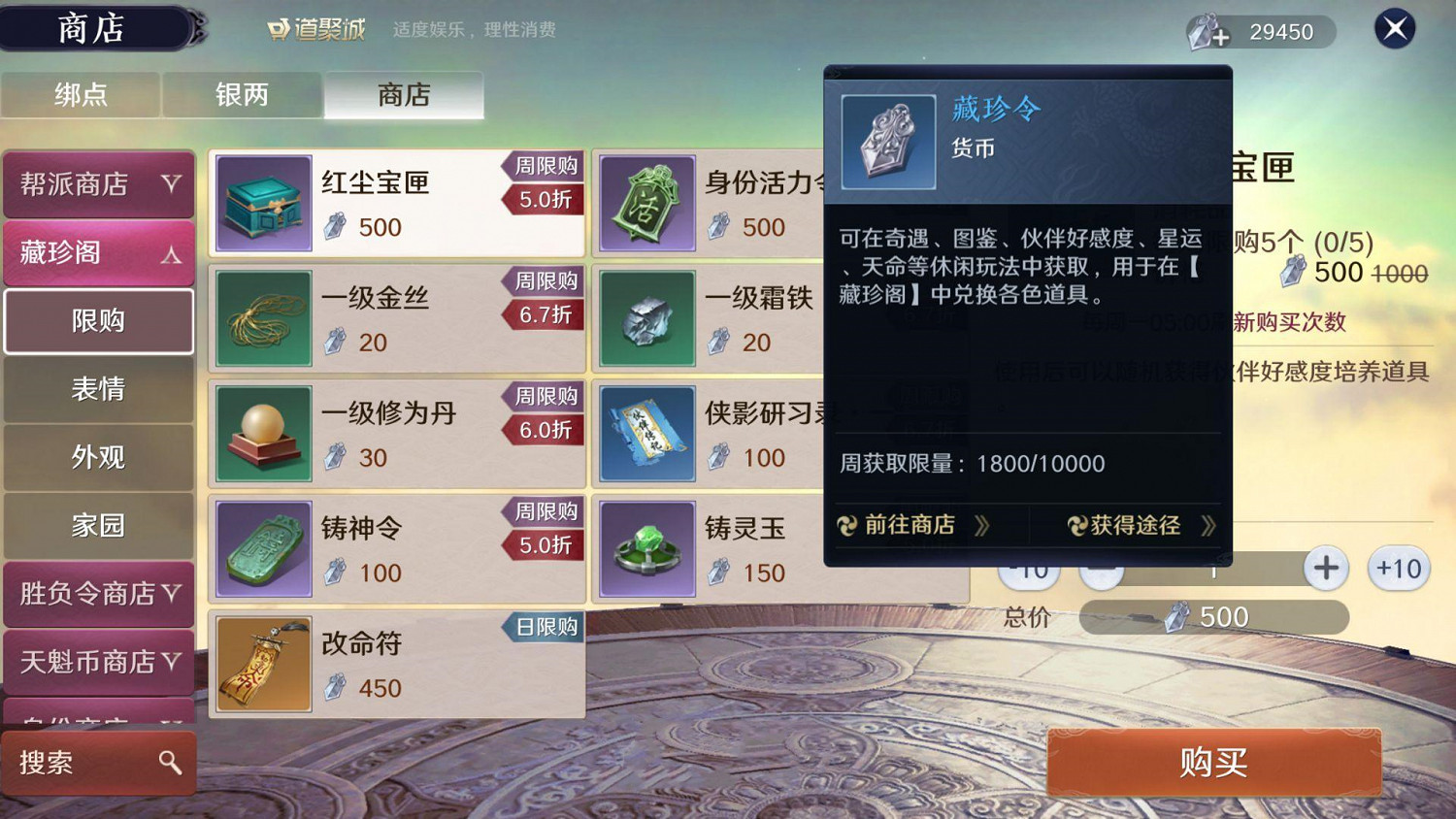This screenshot has height=819, width=1456.
Task: Open the 红尘宝匣 treasure chest item
Action: 262,203
